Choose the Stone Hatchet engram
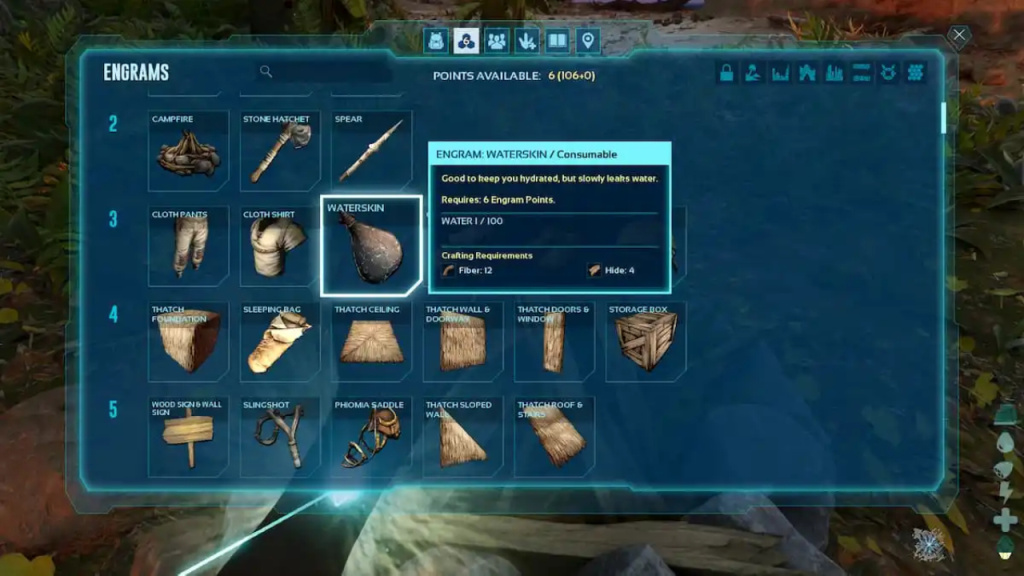Viewport: 1024px width, 576px height. point(279,151)
